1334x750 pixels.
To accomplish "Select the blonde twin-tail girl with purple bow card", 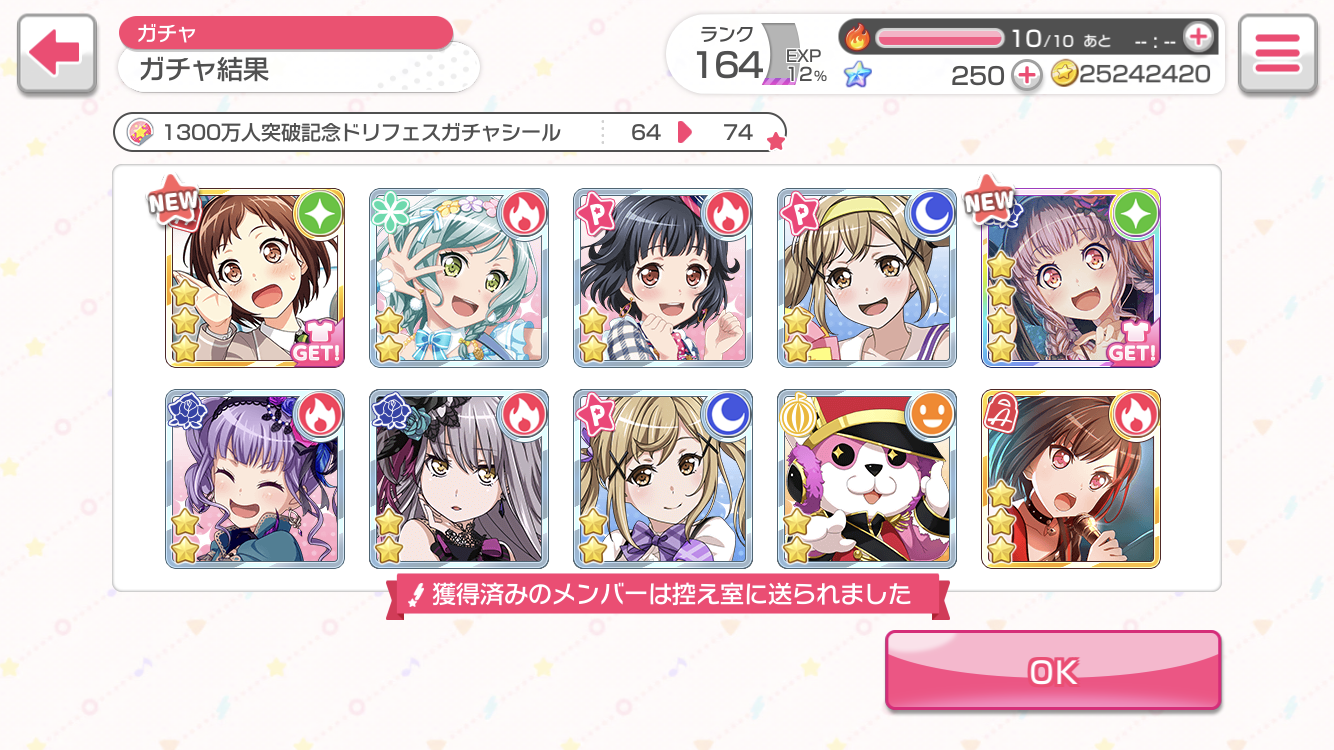I will click(663, 479).
